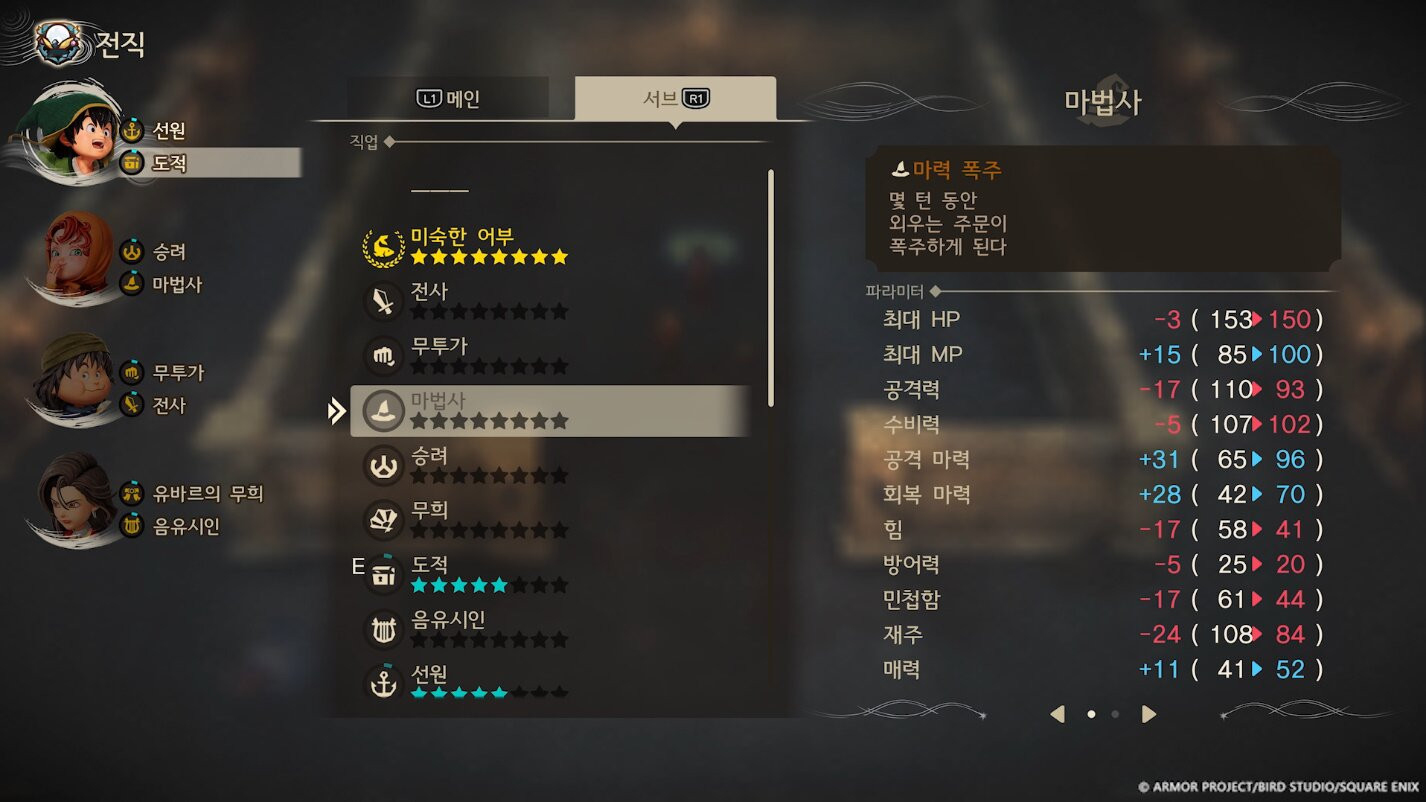Select the 서브 job tab

(675, 98)
